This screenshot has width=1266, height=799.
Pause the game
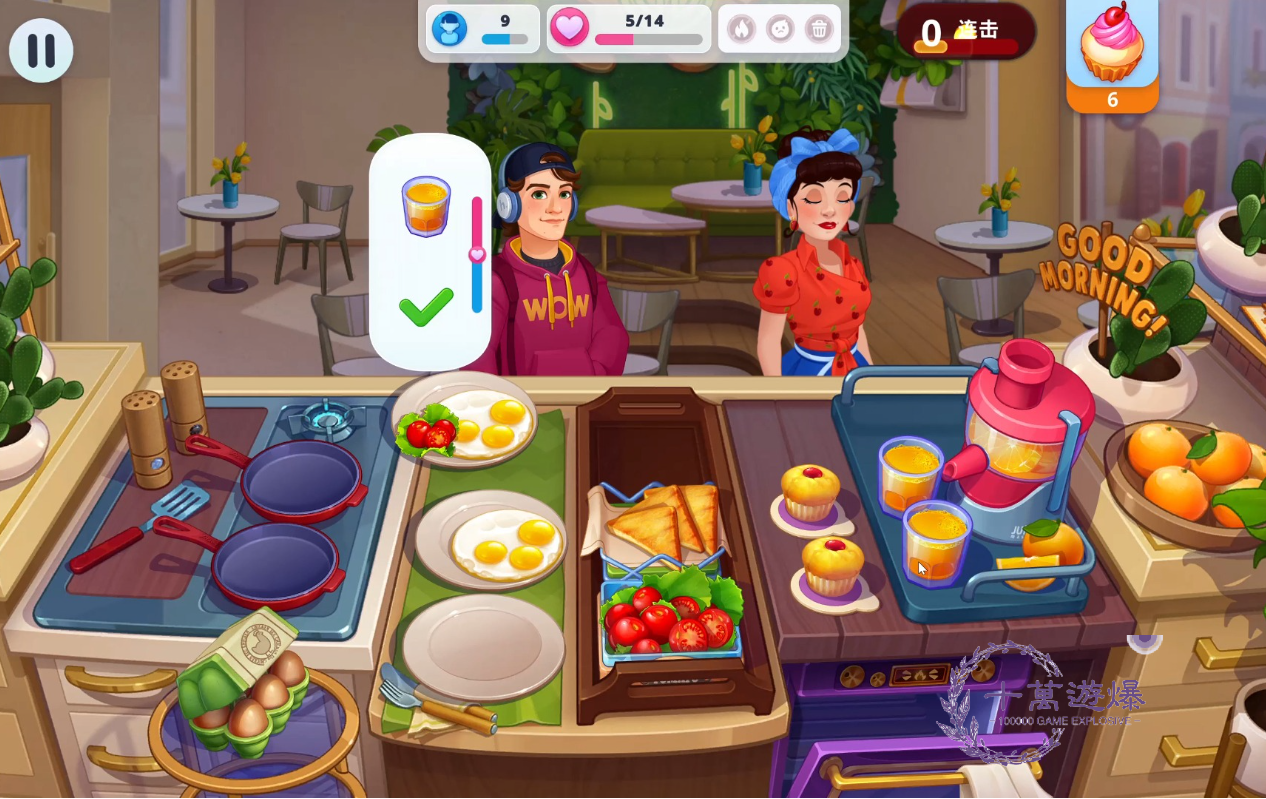click(41, 50)
